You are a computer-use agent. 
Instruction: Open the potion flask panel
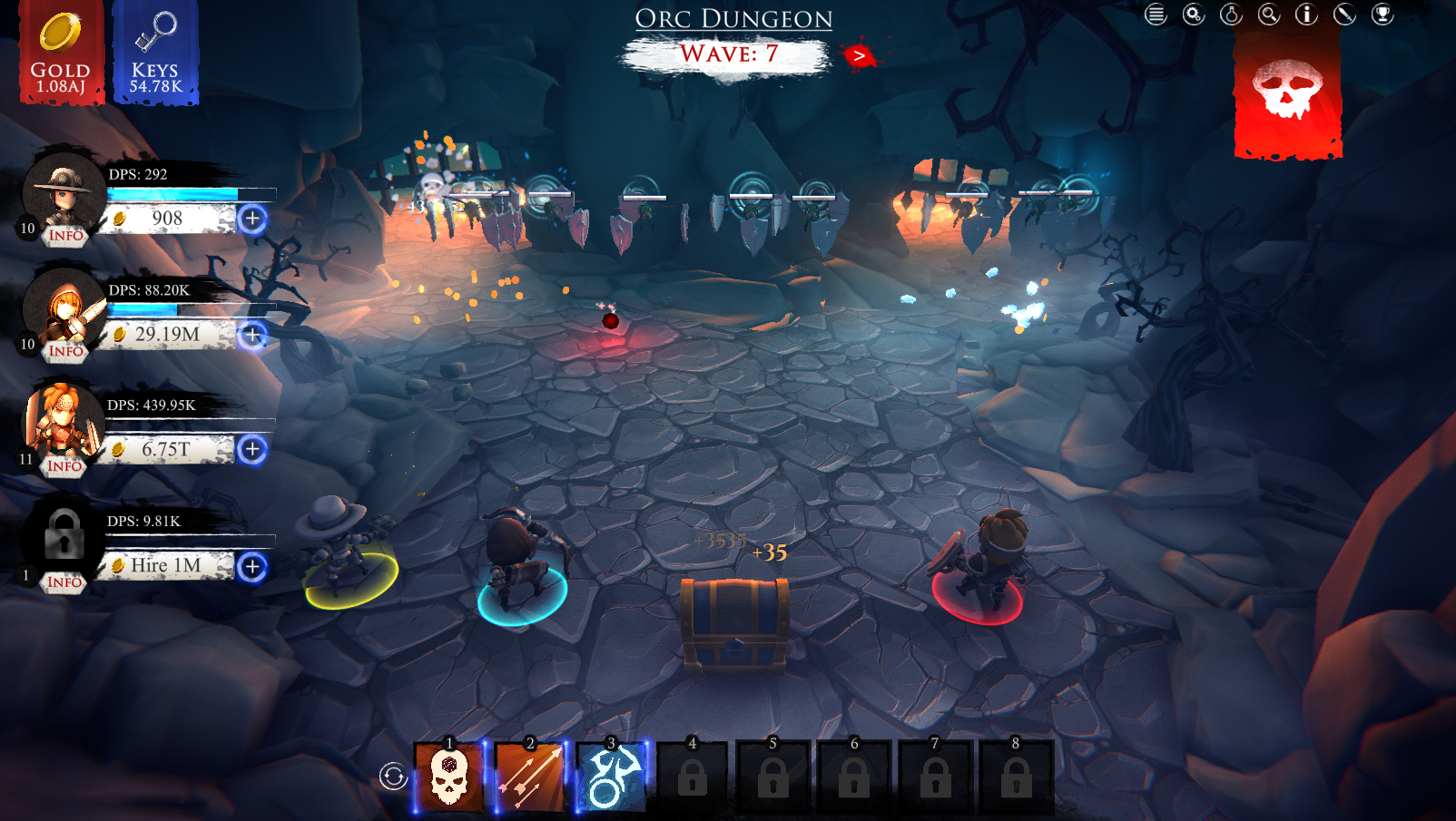[1231, 15]
